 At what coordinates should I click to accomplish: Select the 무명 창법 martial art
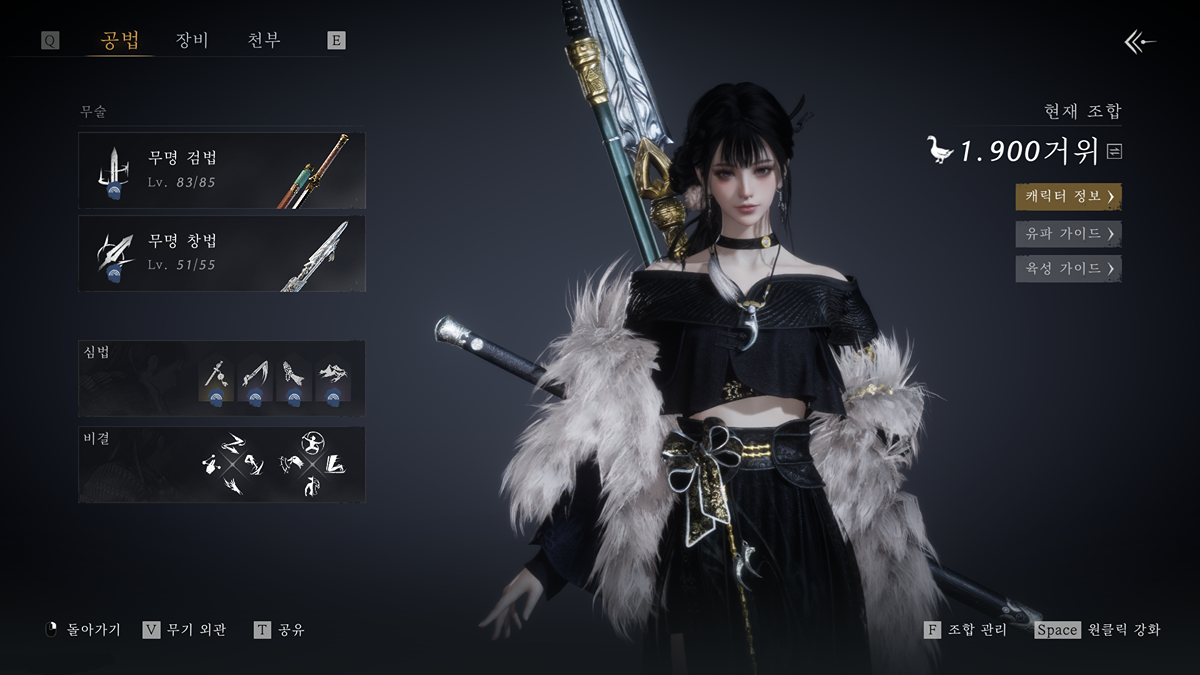(x=222, y=254)
